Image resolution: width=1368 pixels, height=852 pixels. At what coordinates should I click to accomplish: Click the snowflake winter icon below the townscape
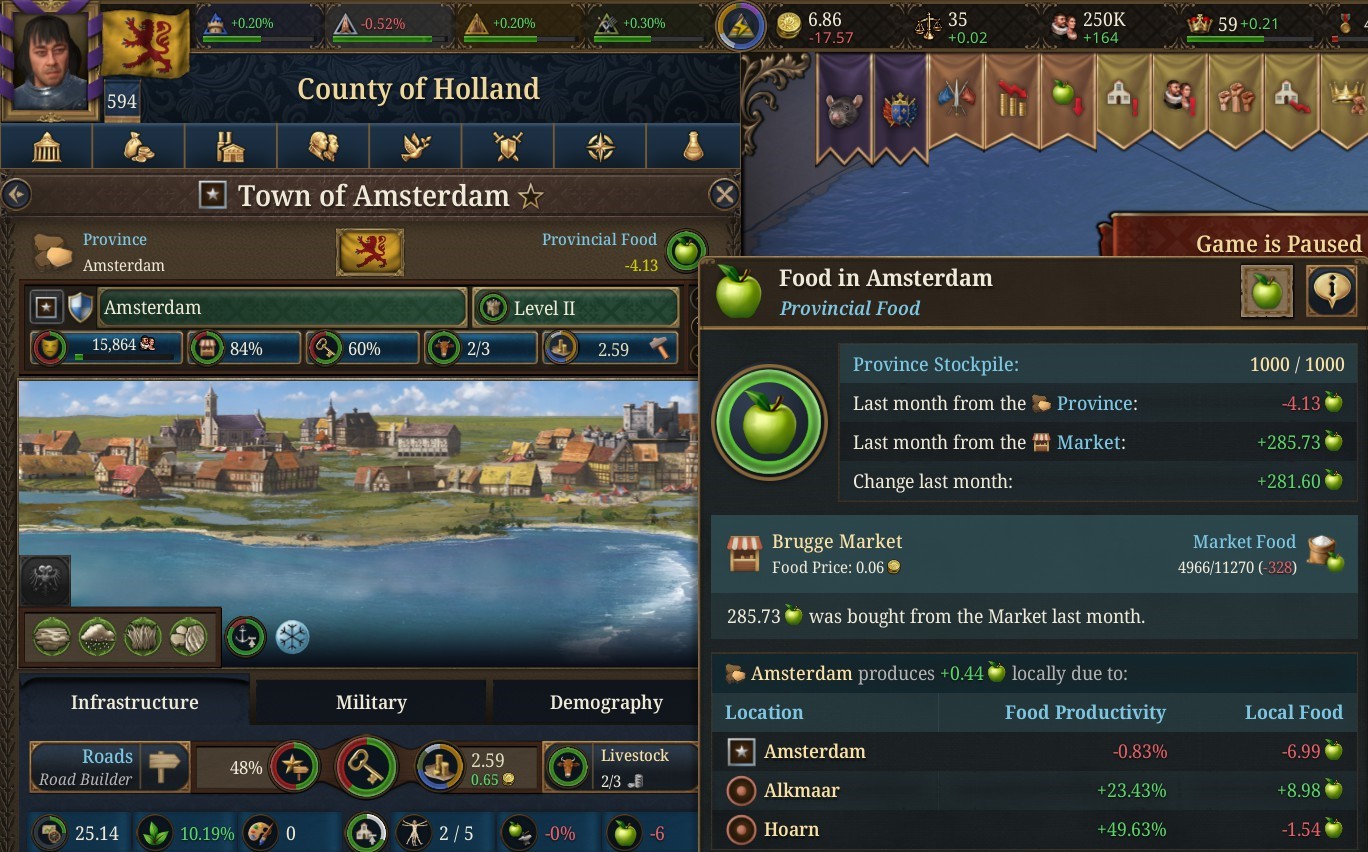point(291,636)
